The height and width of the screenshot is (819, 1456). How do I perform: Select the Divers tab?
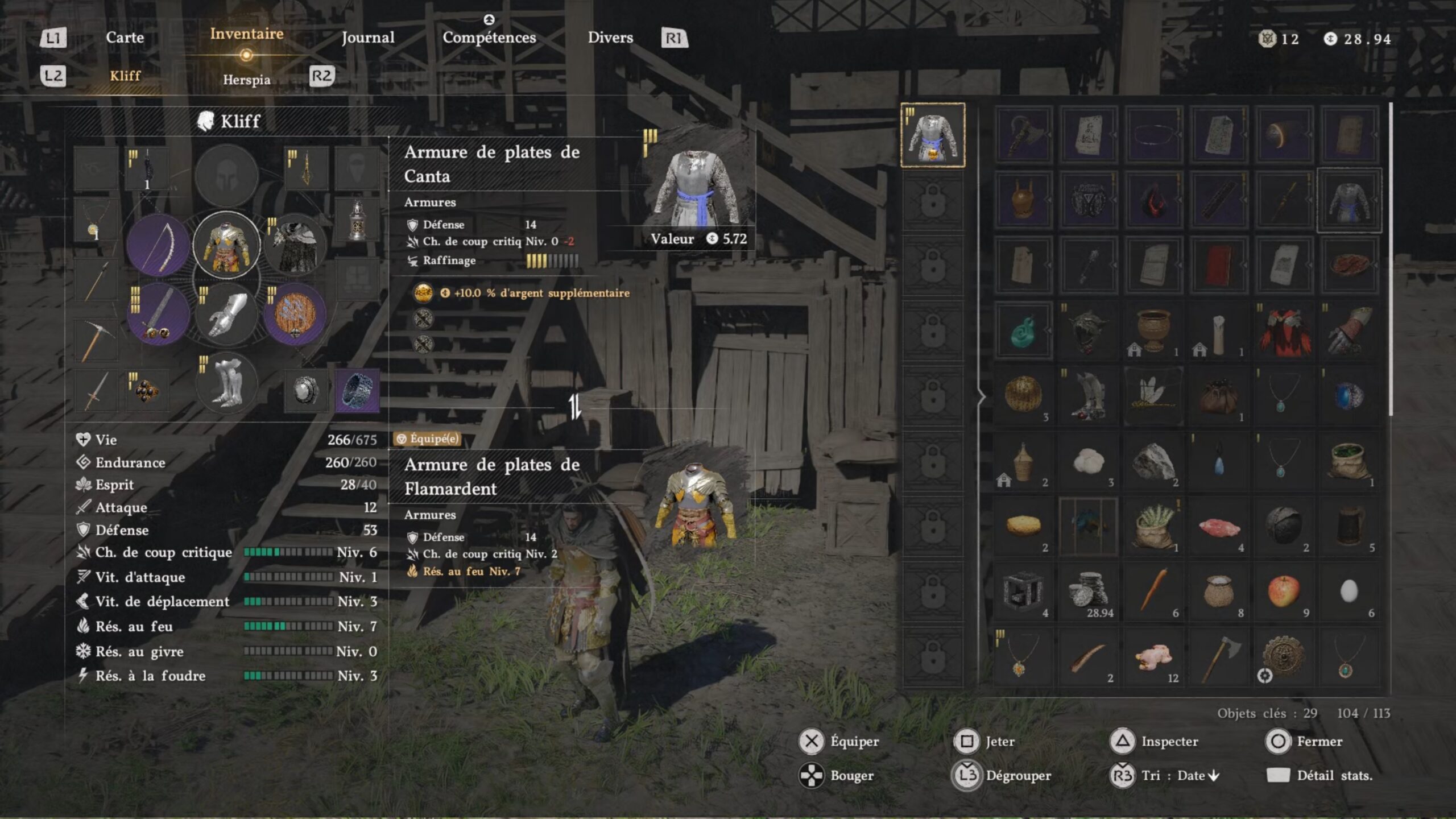pos(610,38)
